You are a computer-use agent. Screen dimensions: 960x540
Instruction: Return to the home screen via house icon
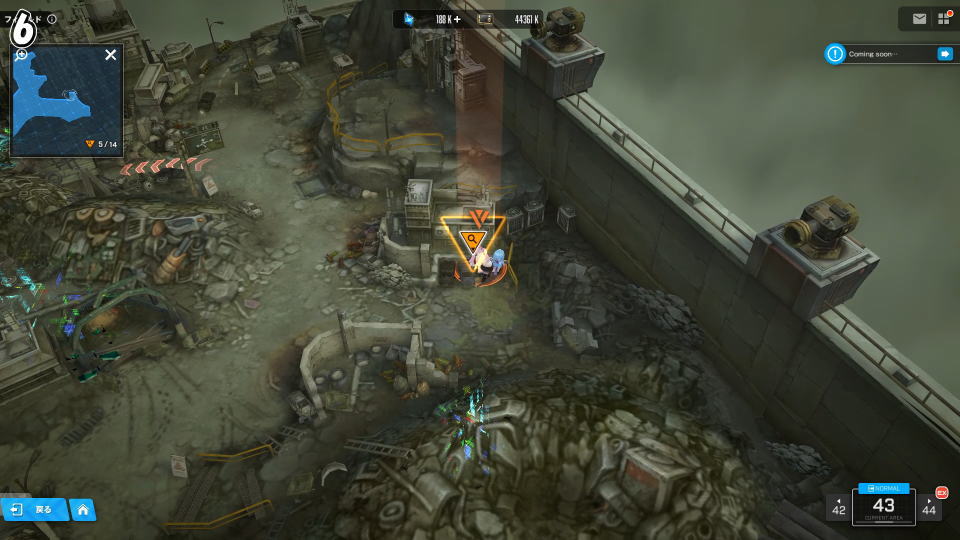[82, 510]
